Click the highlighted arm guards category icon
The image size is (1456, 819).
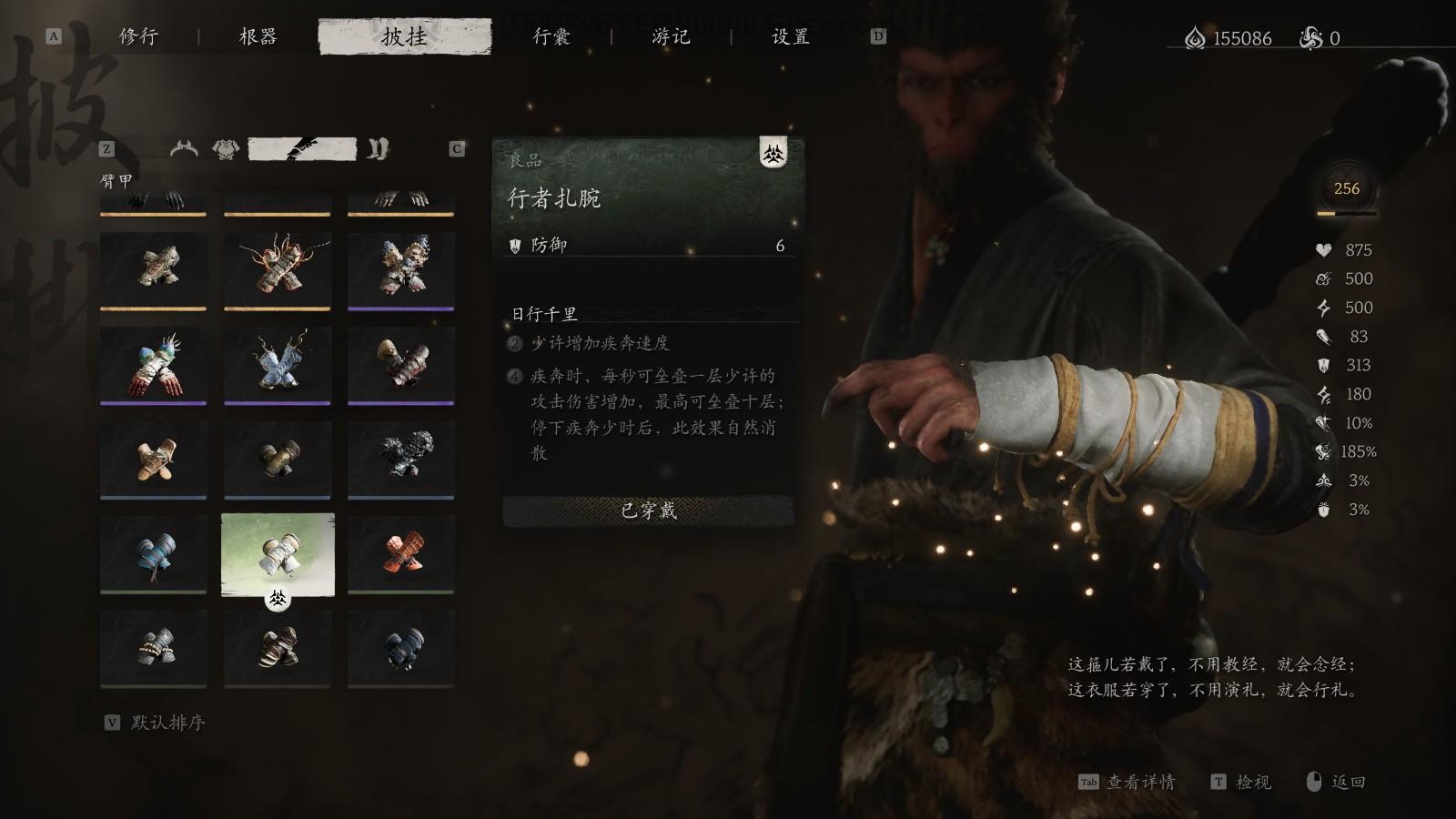(301, 147)
